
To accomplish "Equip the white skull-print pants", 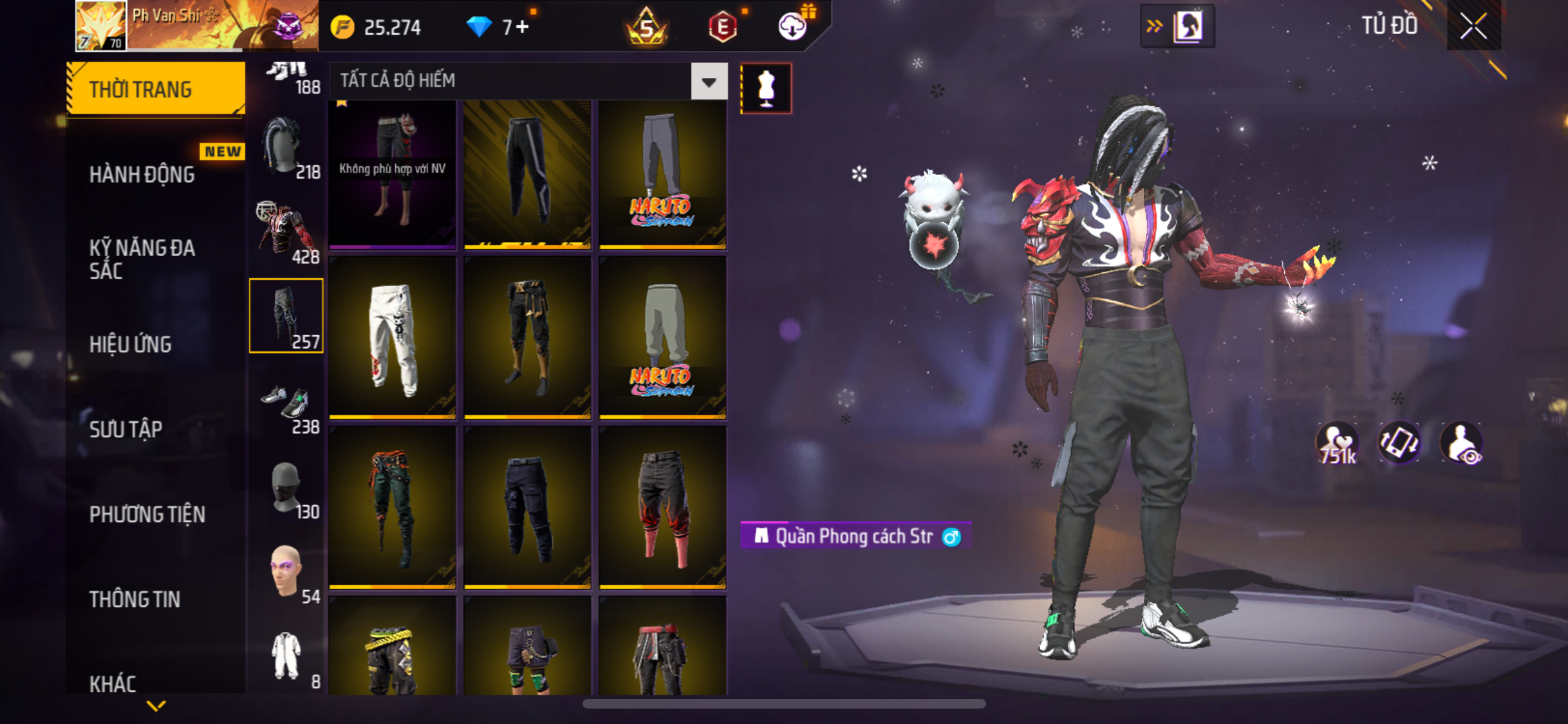I will (393, 338).
